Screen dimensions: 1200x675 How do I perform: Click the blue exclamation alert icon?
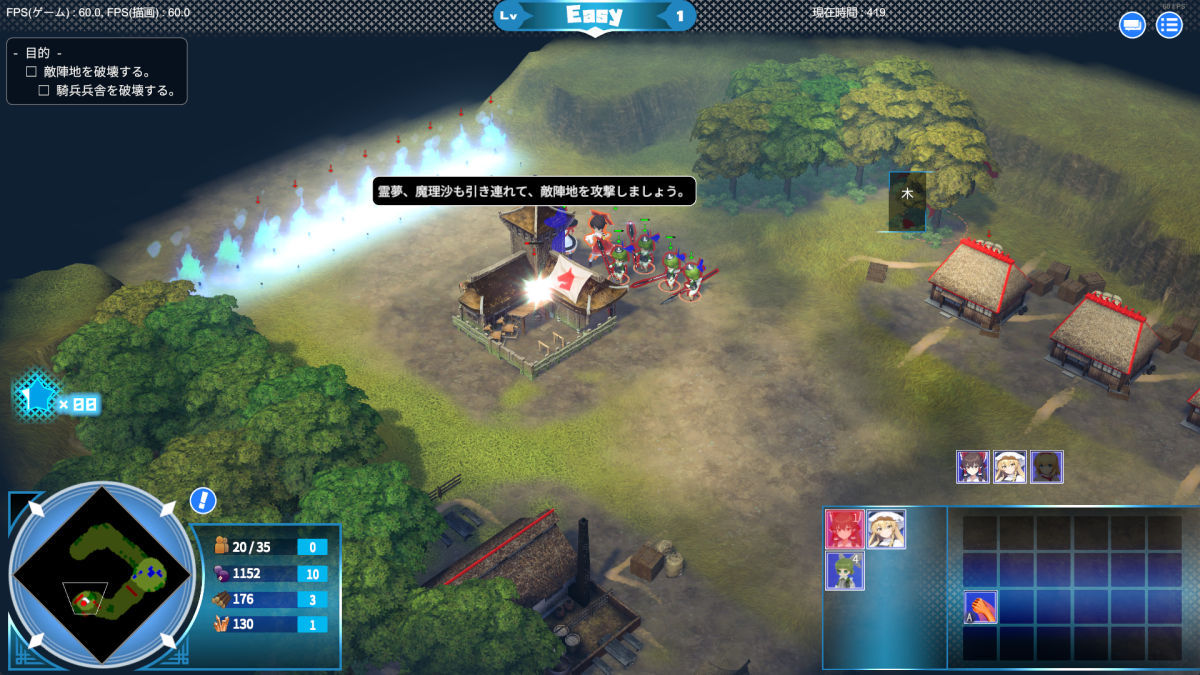tap(203, 501)
